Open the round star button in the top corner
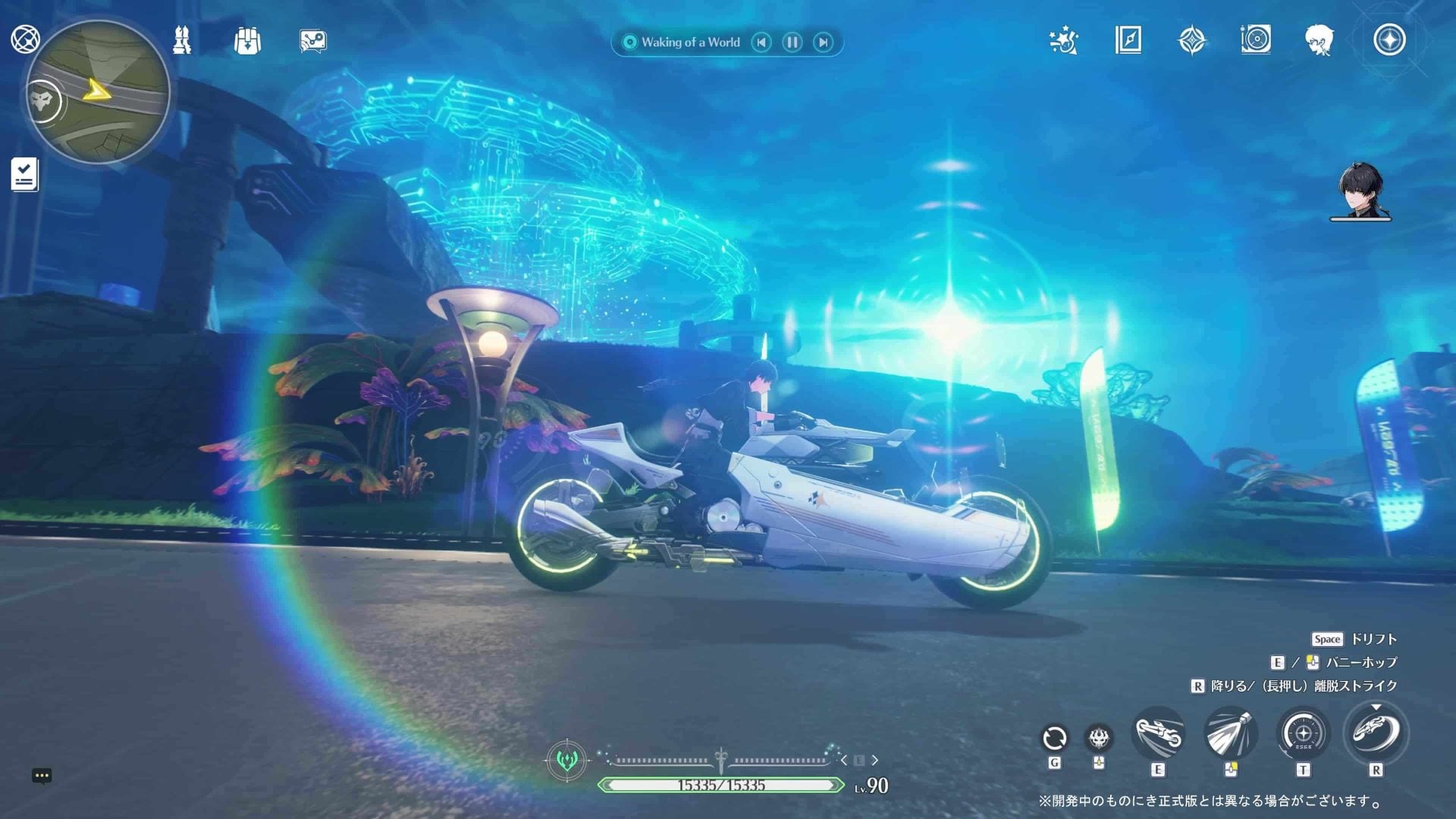Image resolution: width=1456 pixels, height=819 pixels. coord(1389,40)
